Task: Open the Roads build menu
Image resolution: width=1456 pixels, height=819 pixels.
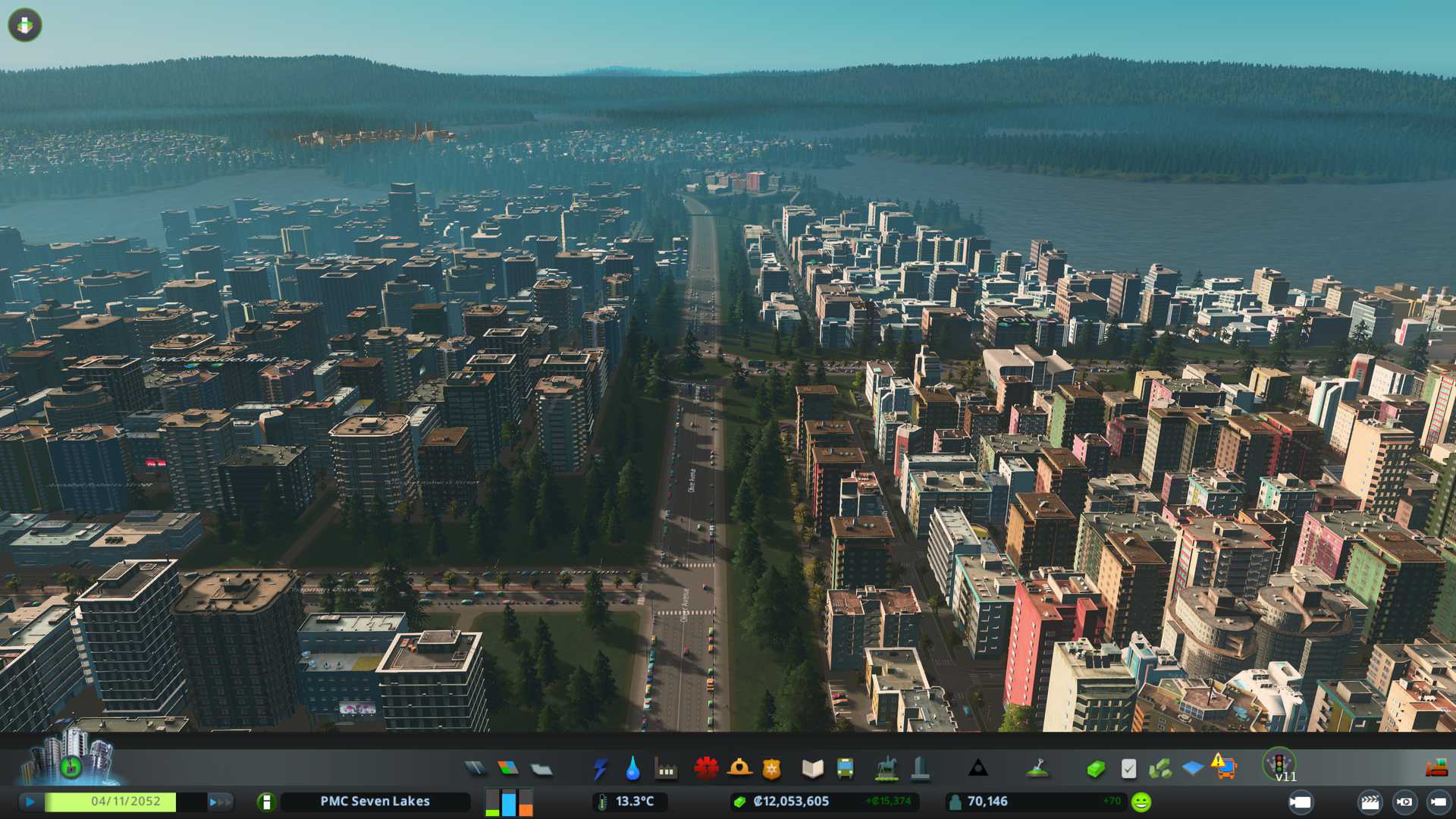Action: [x=475, y=769]
